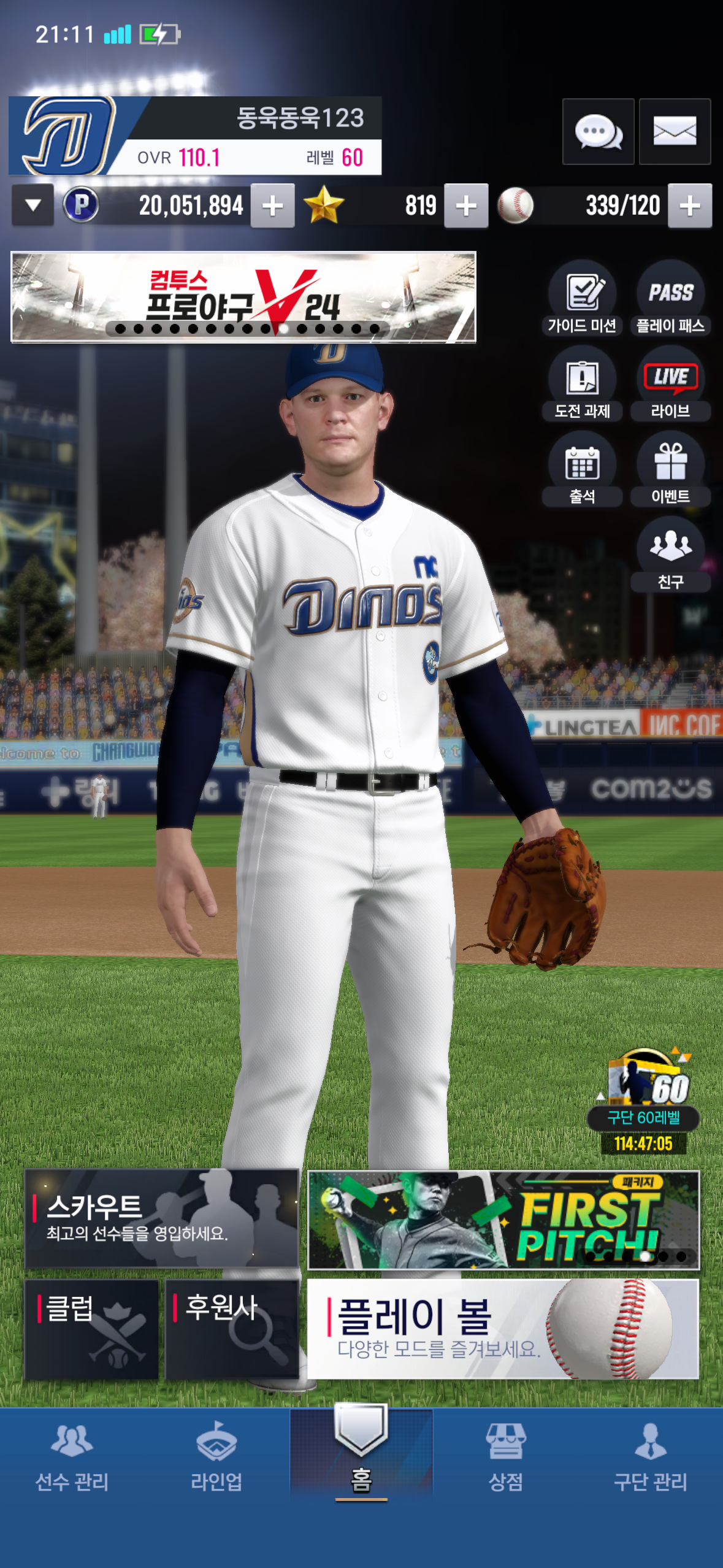The height and width of the screenshot is (1568, 723).
Task: Open 가이드 미션 guide missions
Action: click(x=582, y=298)
